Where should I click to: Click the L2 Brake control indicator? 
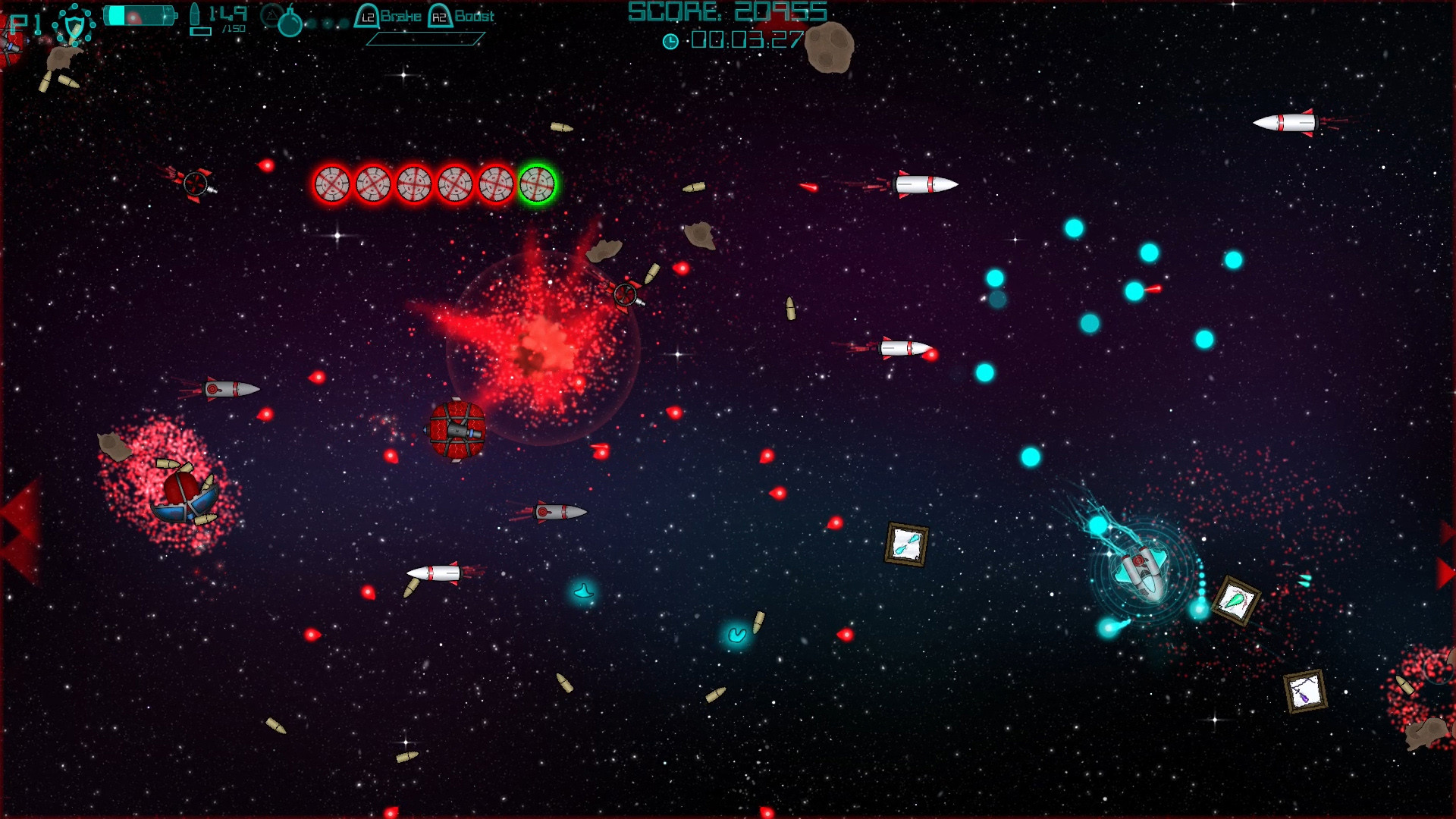[x=388, y=16]
